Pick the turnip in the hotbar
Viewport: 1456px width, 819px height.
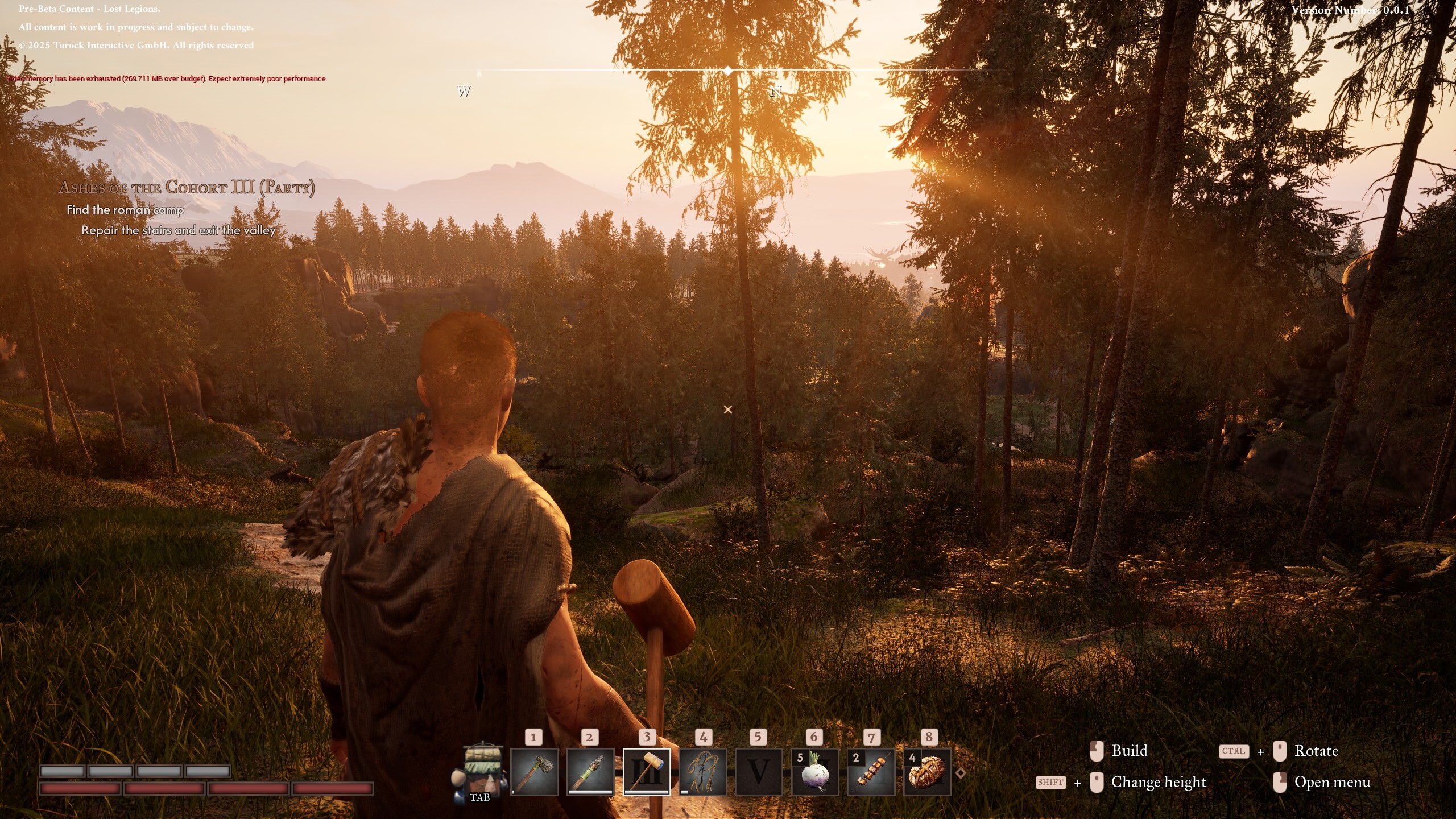coord(814,772)
